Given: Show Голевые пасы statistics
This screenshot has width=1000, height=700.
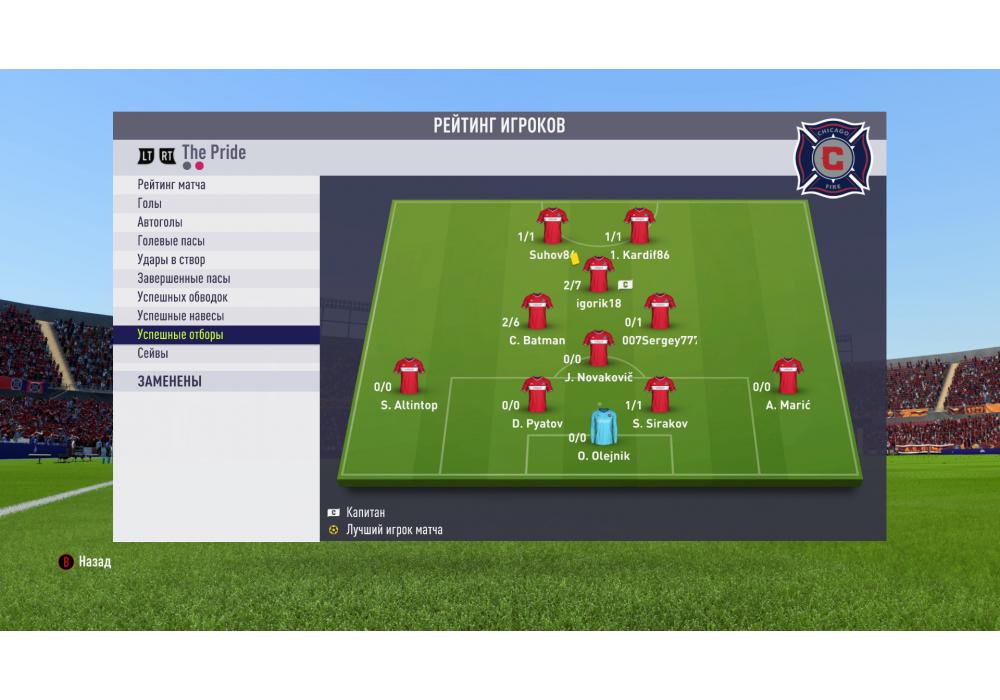Looking at the screenshot, I should pyautogui.click(x=216, y=241).
